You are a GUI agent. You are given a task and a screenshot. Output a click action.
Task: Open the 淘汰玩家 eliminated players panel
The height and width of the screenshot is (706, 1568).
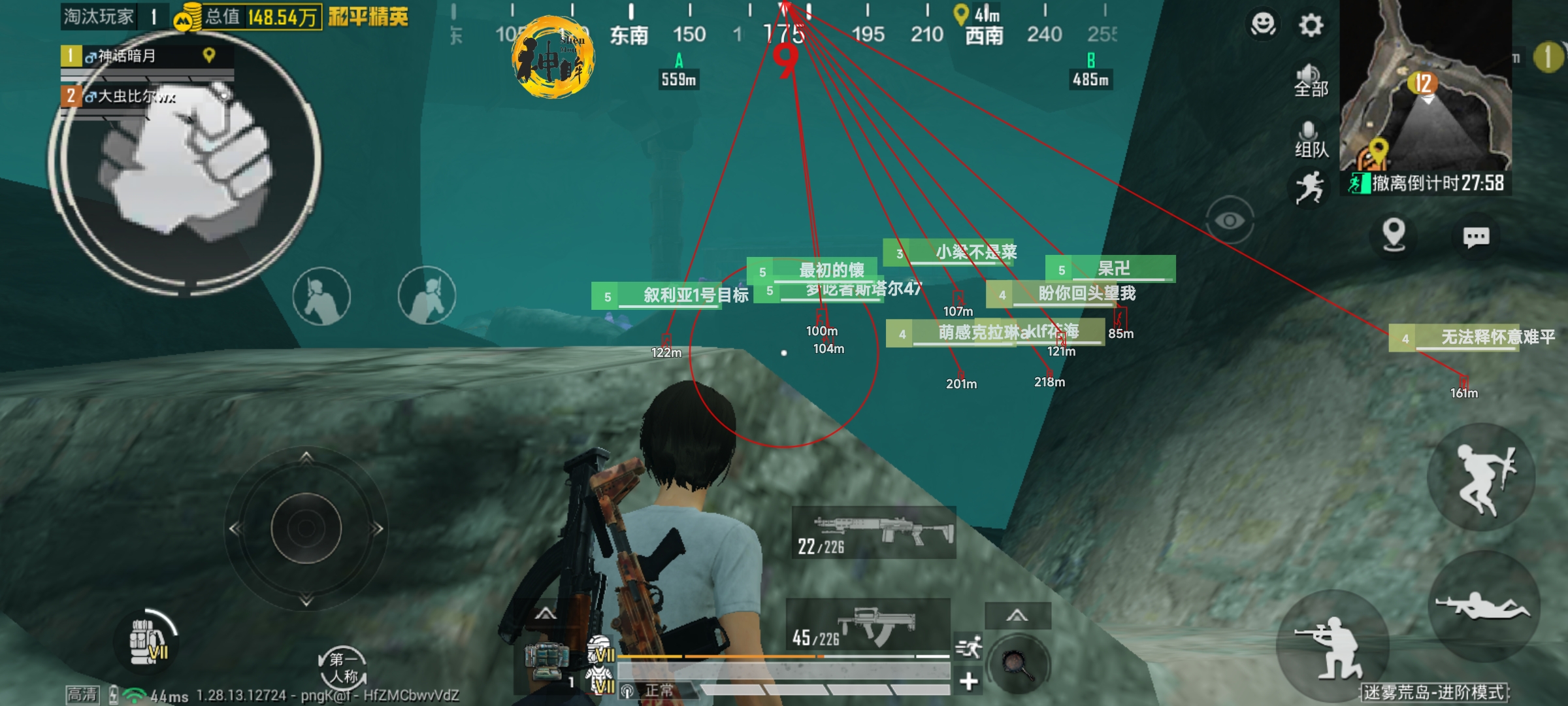98,16
